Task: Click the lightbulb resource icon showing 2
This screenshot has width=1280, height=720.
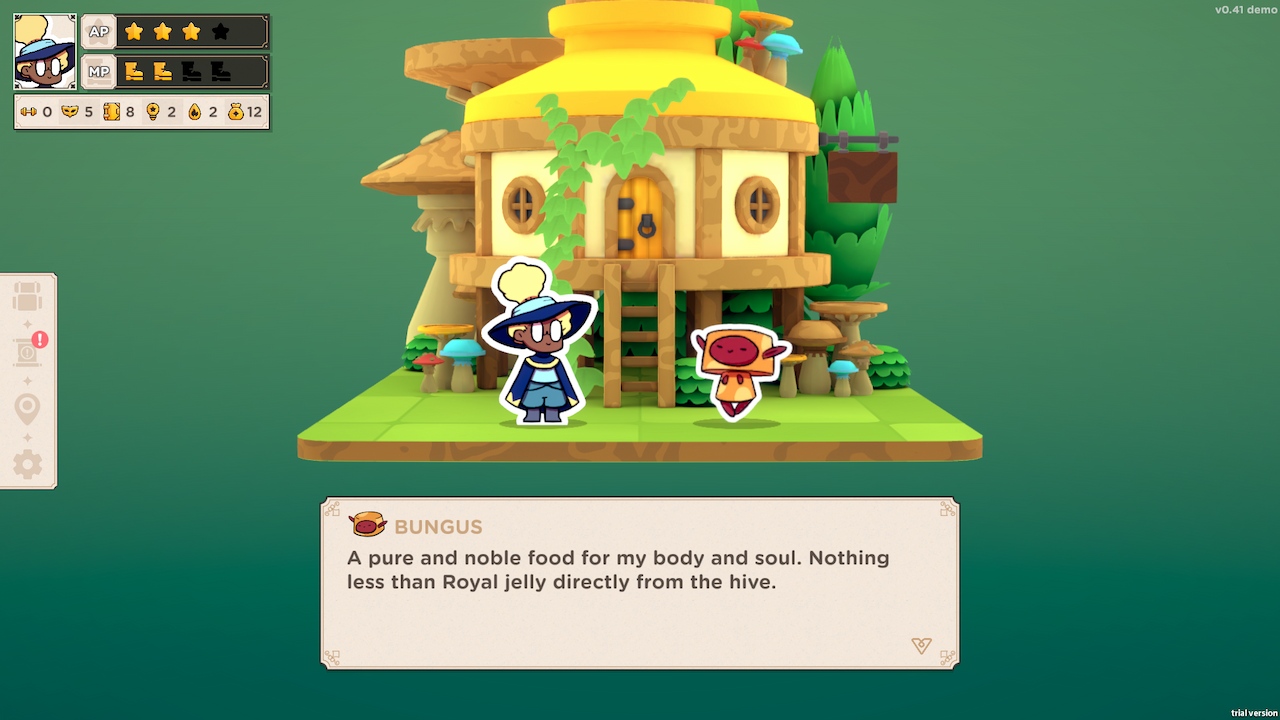Action: [x=153, y=112]
